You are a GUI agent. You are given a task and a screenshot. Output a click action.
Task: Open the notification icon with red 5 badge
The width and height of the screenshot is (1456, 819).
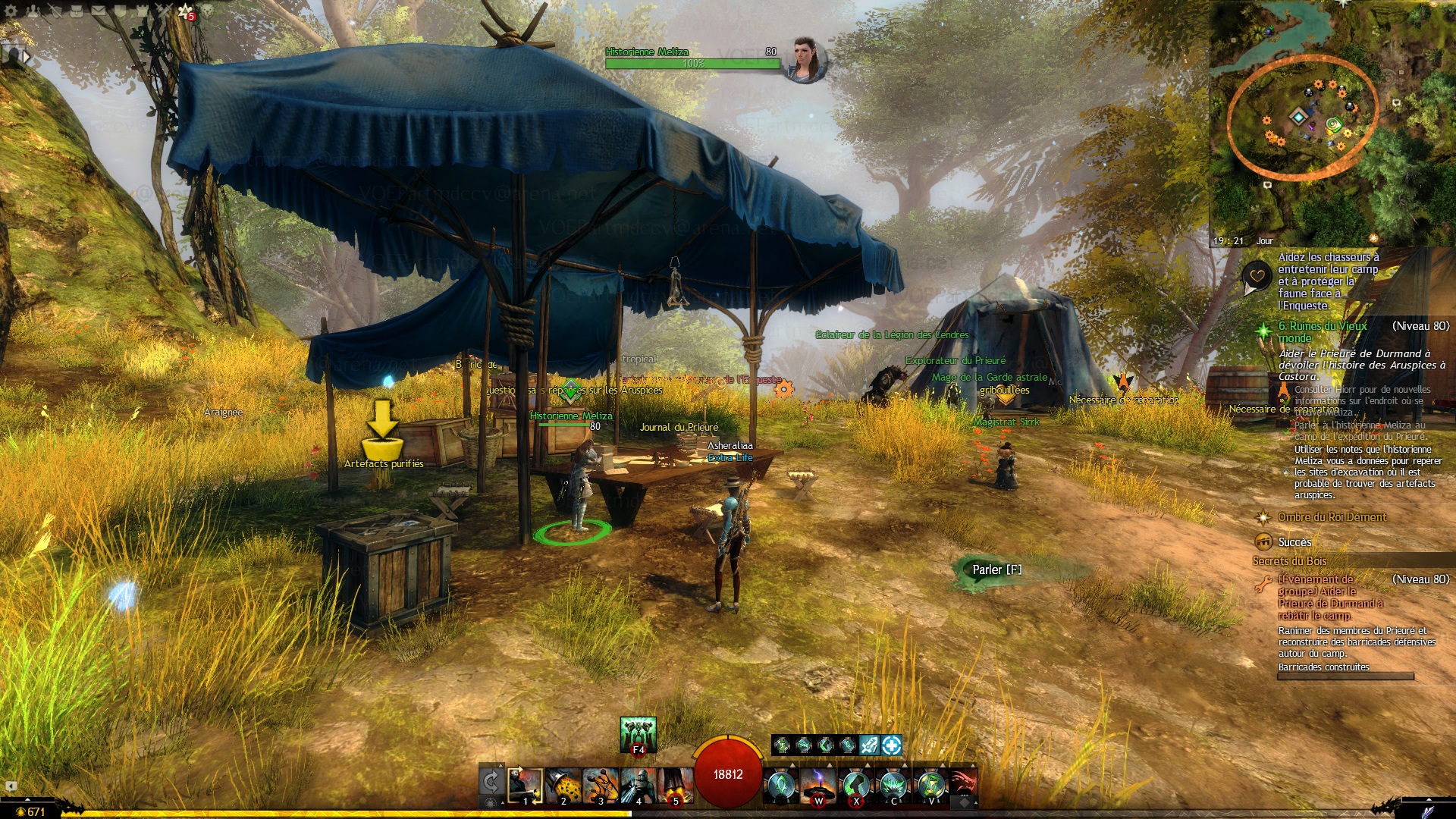click(x=187, y=11)
